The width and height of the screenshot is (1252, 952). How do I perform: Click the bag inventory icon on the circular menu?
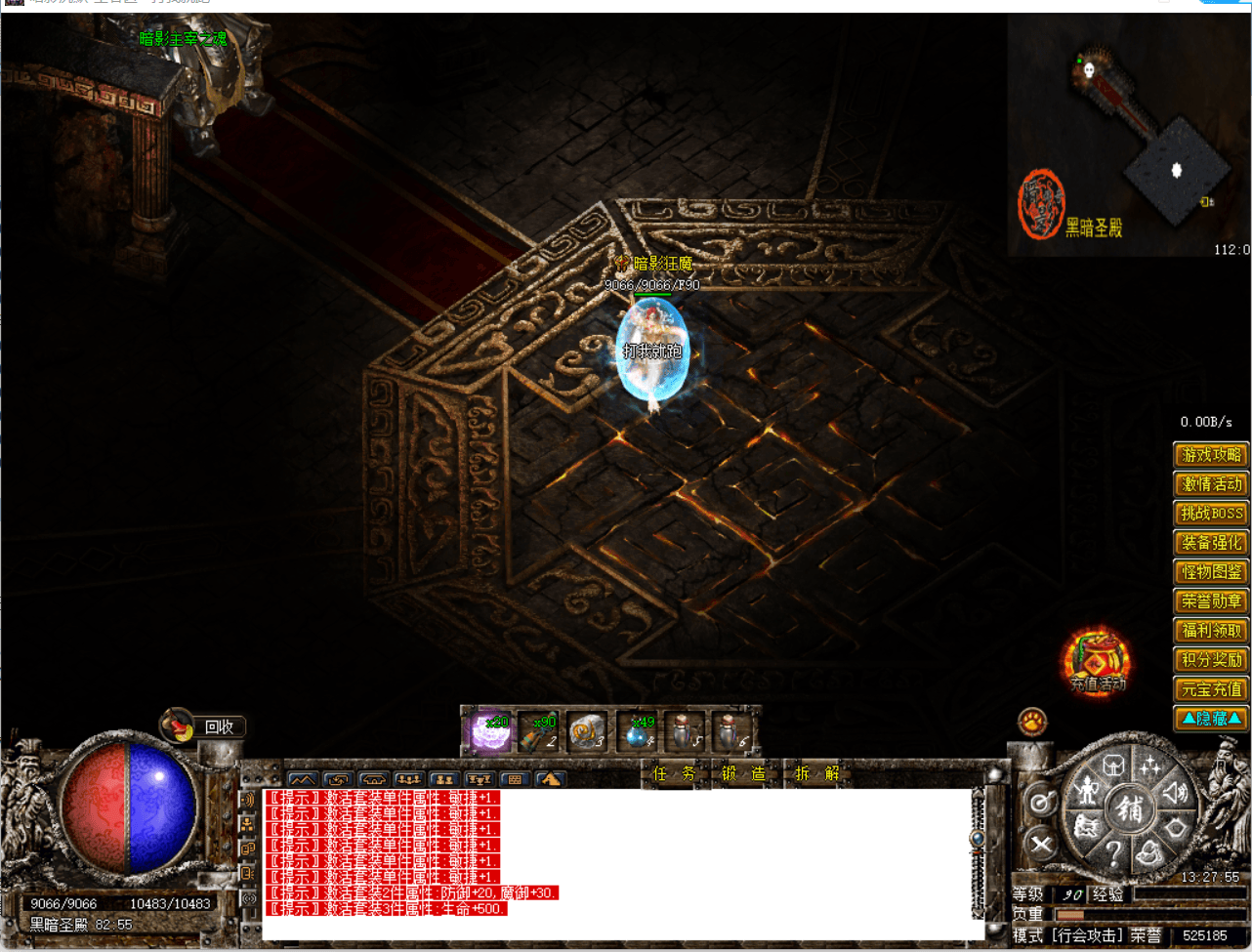1150,851
